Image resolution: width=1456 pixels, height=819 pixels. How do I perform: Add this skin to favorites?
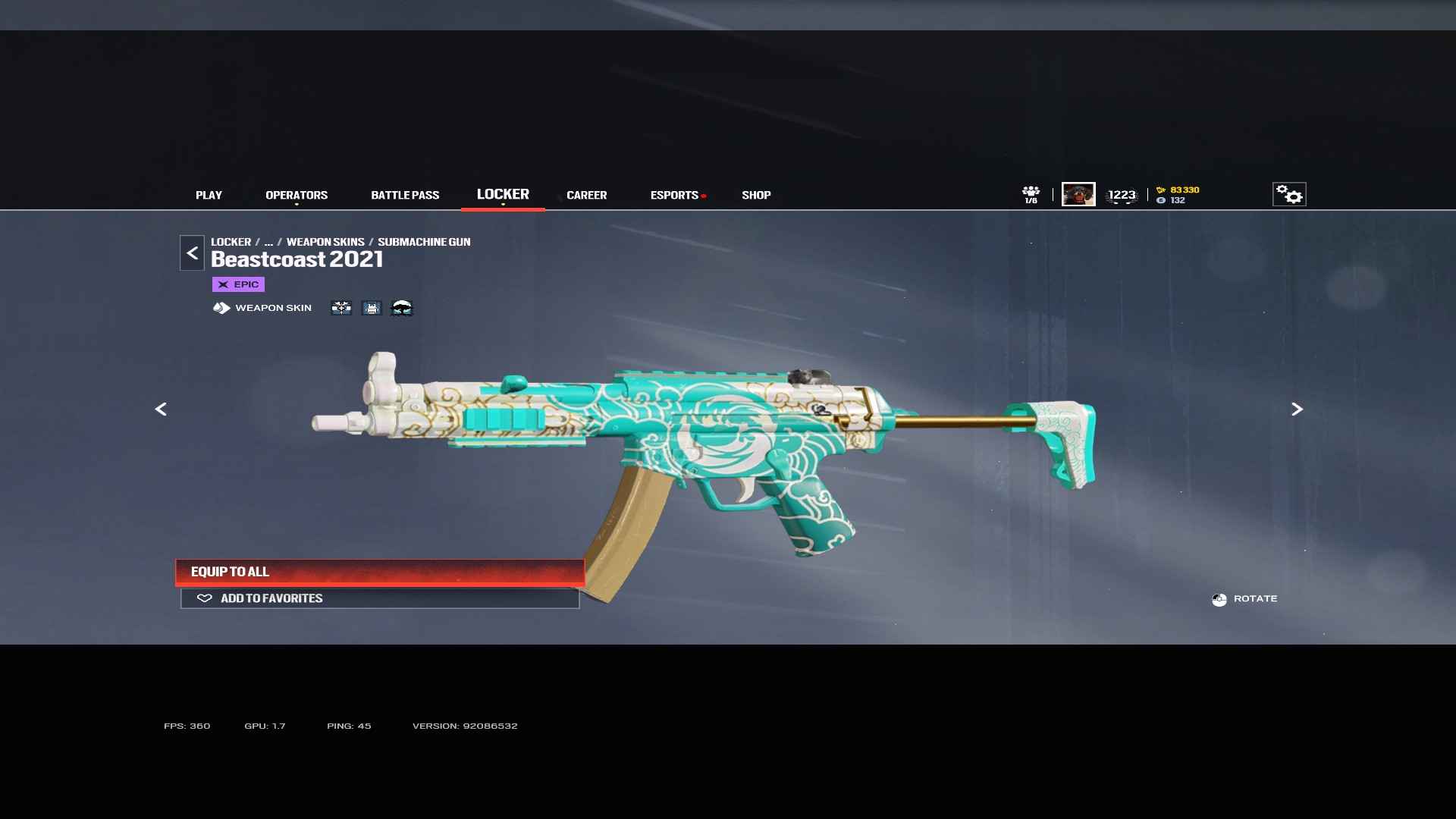point(379,598)
